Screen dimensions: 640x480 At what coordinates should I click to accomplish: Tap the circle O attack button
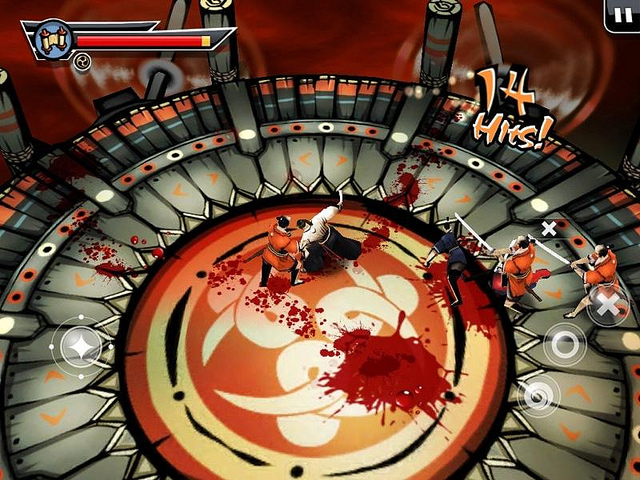pyautogui.click(x=565, y=346)
